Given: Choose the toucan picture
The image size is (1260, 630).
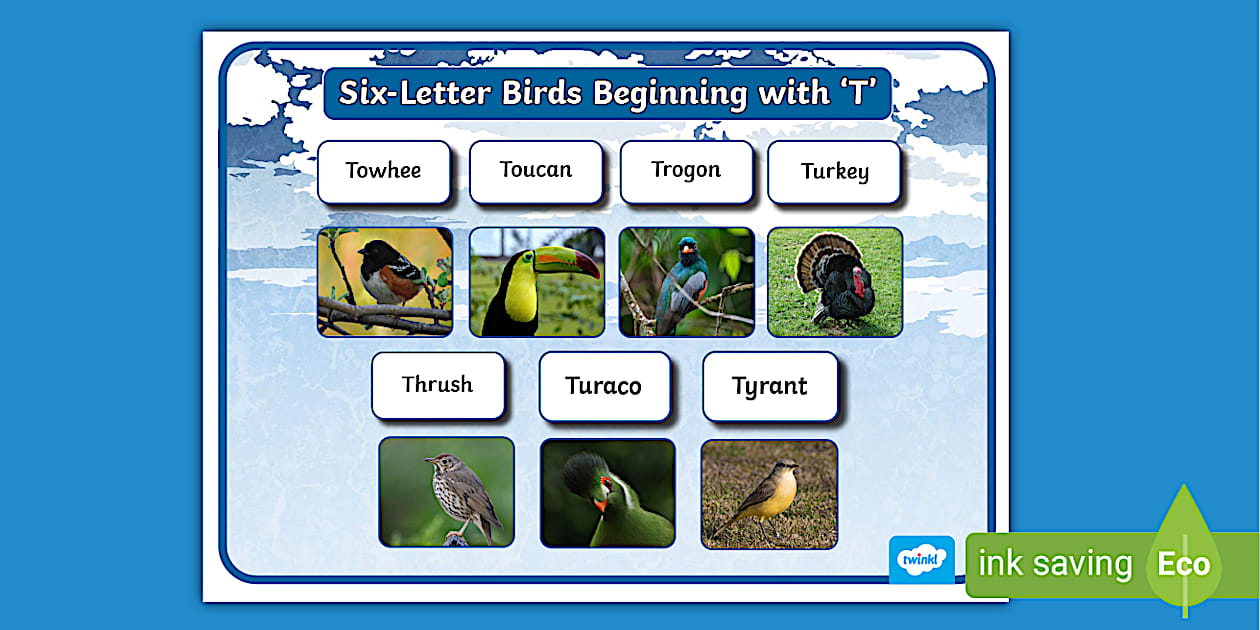Looking at the screenshot, I should pos(537,281).
